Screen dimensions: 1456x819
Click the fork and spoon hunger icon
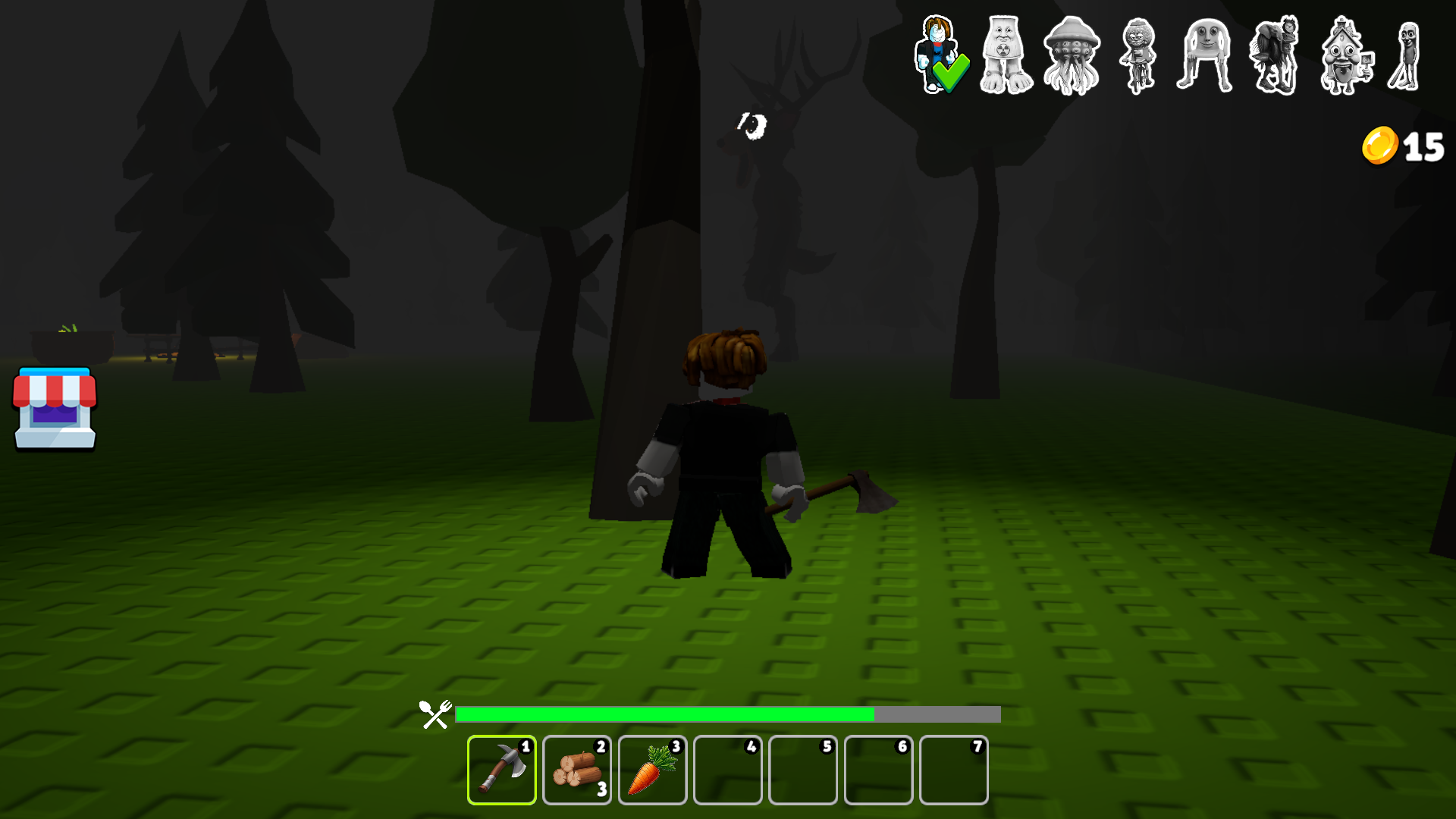pyautogui.click(x=434, y=713)
